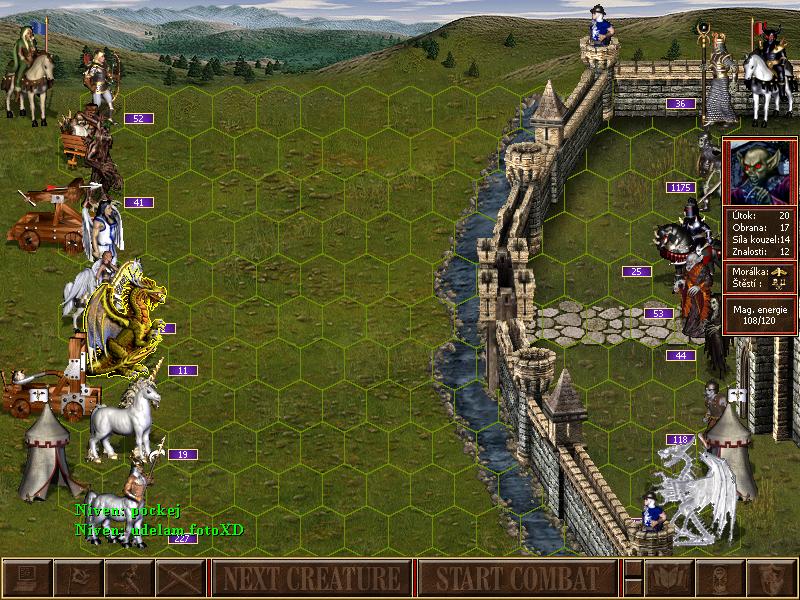Viewport: 800px width, 600px height.
Task: Retreat using the running figure button
Action: coord(129,578)
